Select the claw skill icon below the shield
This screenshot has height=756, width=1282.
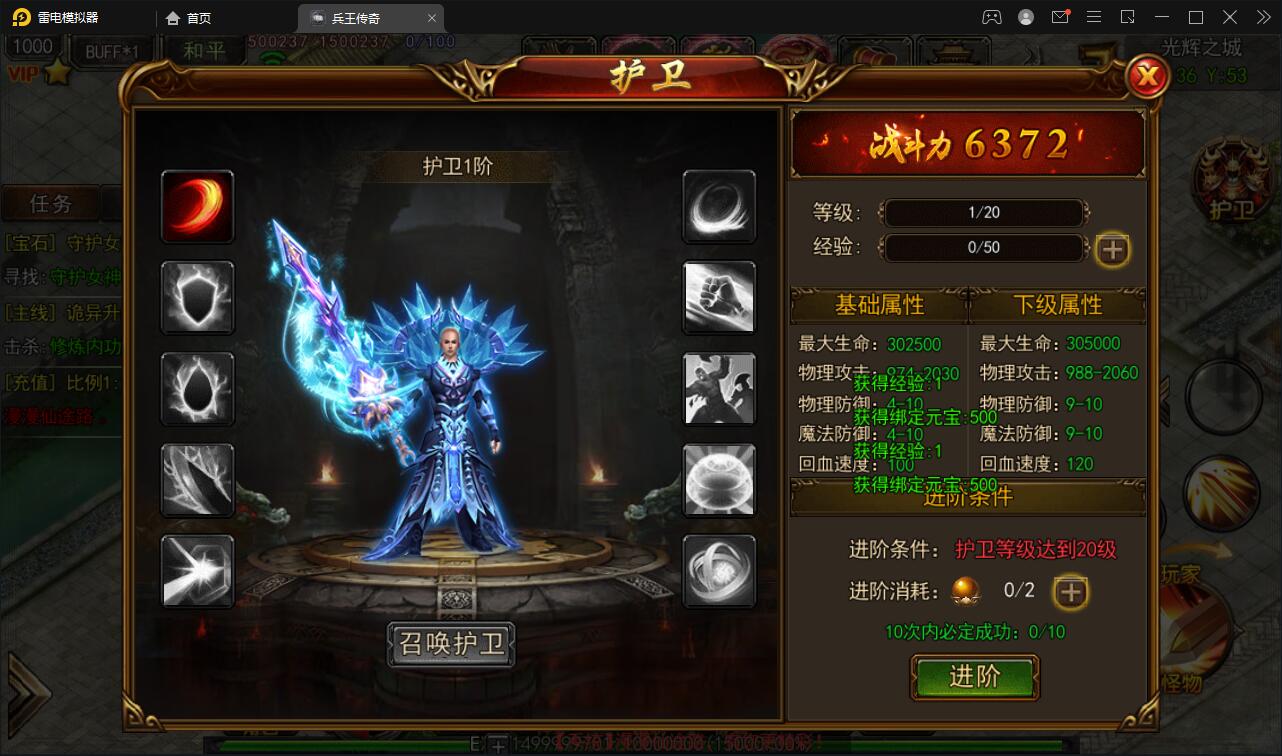tap(197, 389)
